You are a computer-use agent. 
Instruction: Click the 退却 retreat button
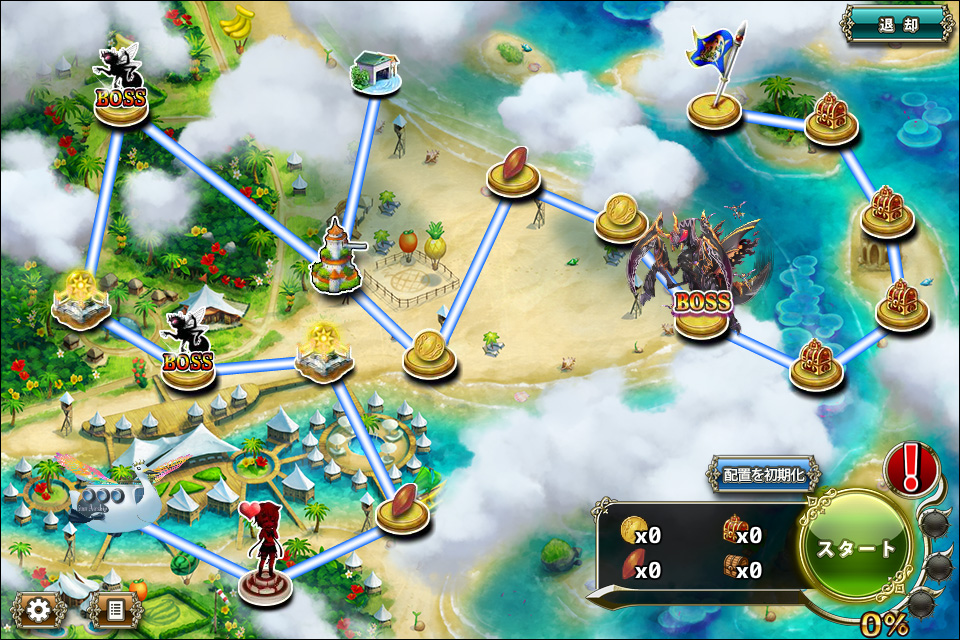(897, 24)
